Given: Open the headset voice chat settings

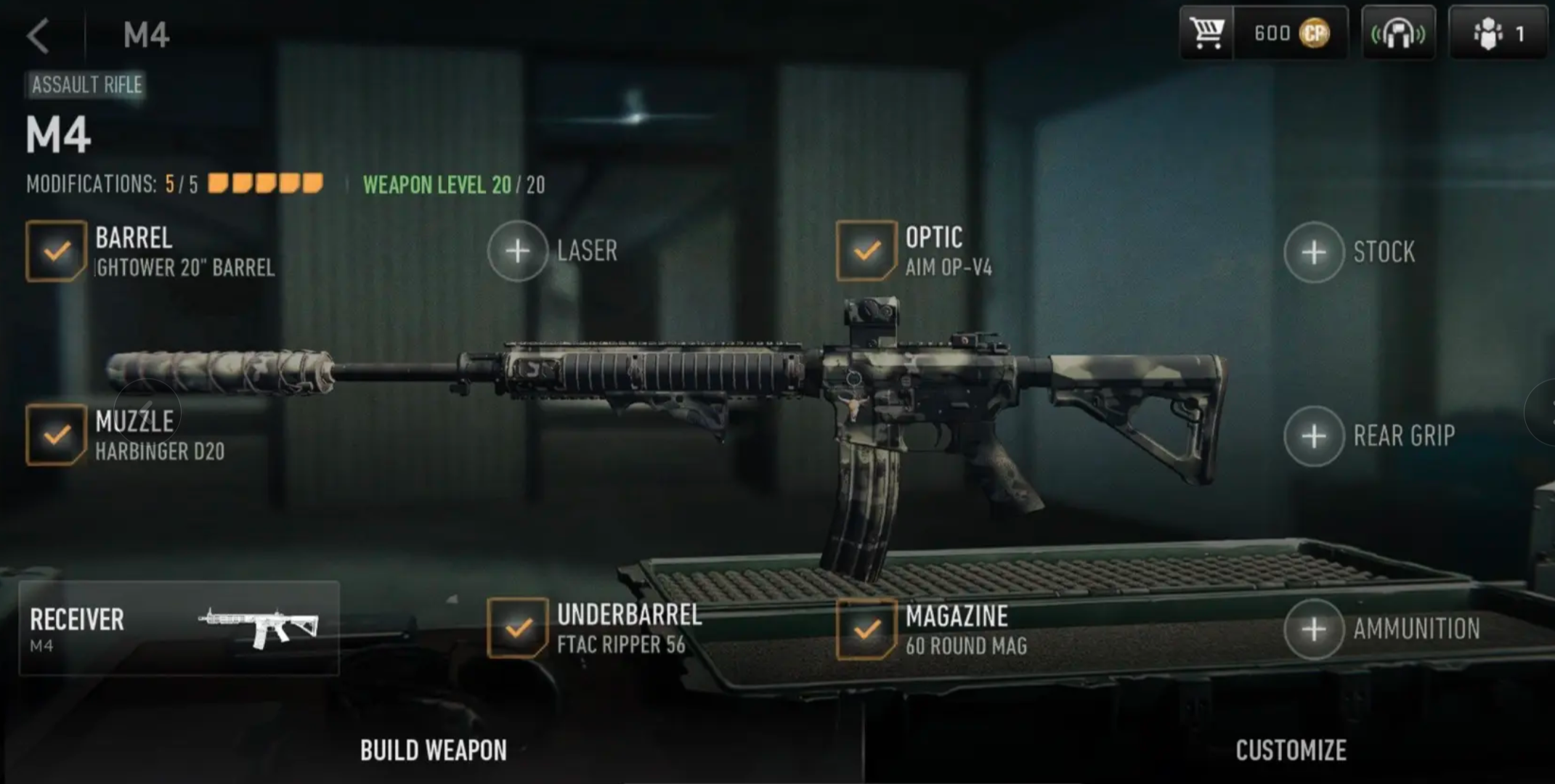Looking at the screenshot, I should (x=1397, y=33).
